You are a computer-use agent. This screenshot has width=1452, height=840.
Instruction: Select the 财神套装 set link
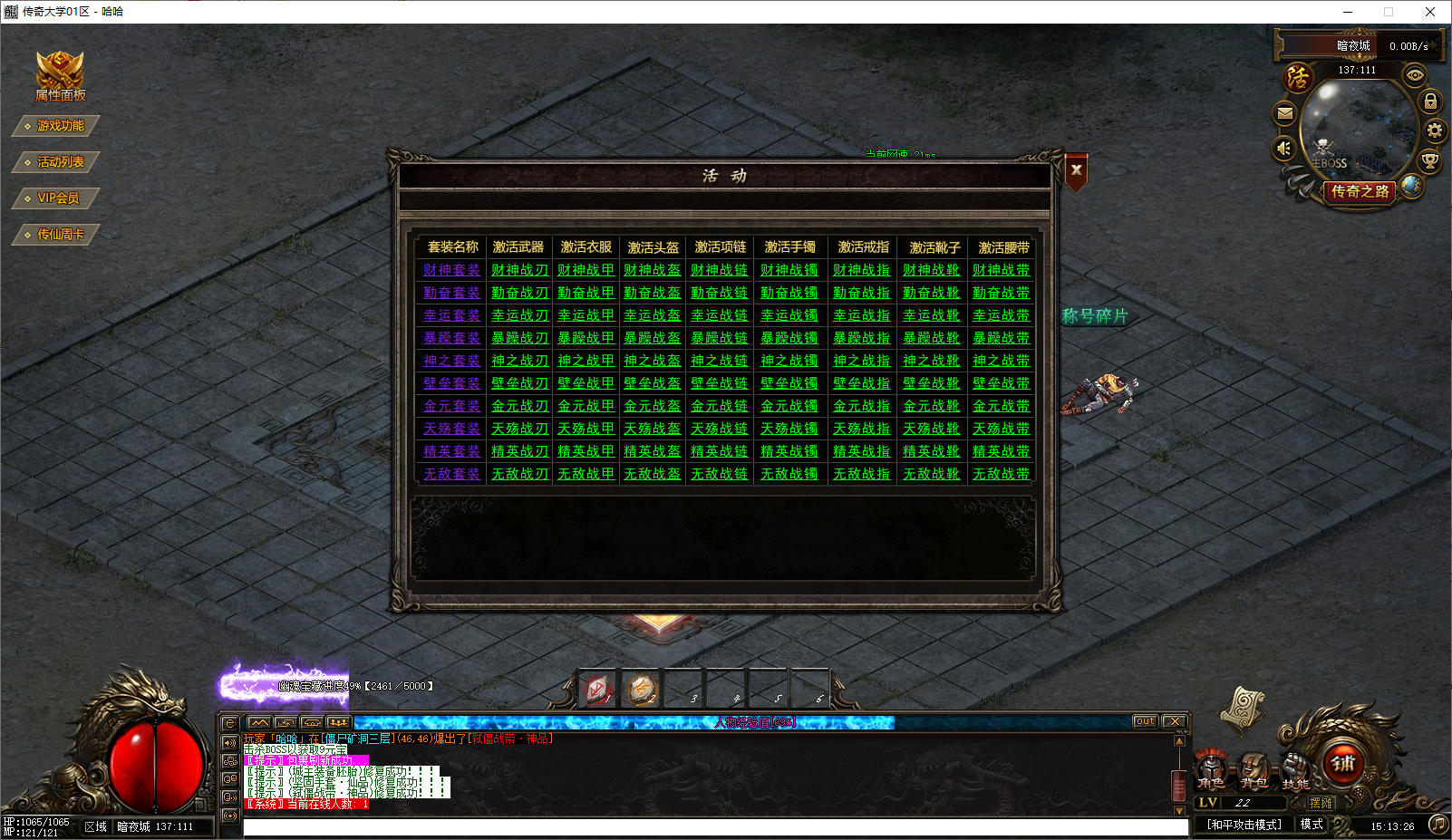click(451, 270)
